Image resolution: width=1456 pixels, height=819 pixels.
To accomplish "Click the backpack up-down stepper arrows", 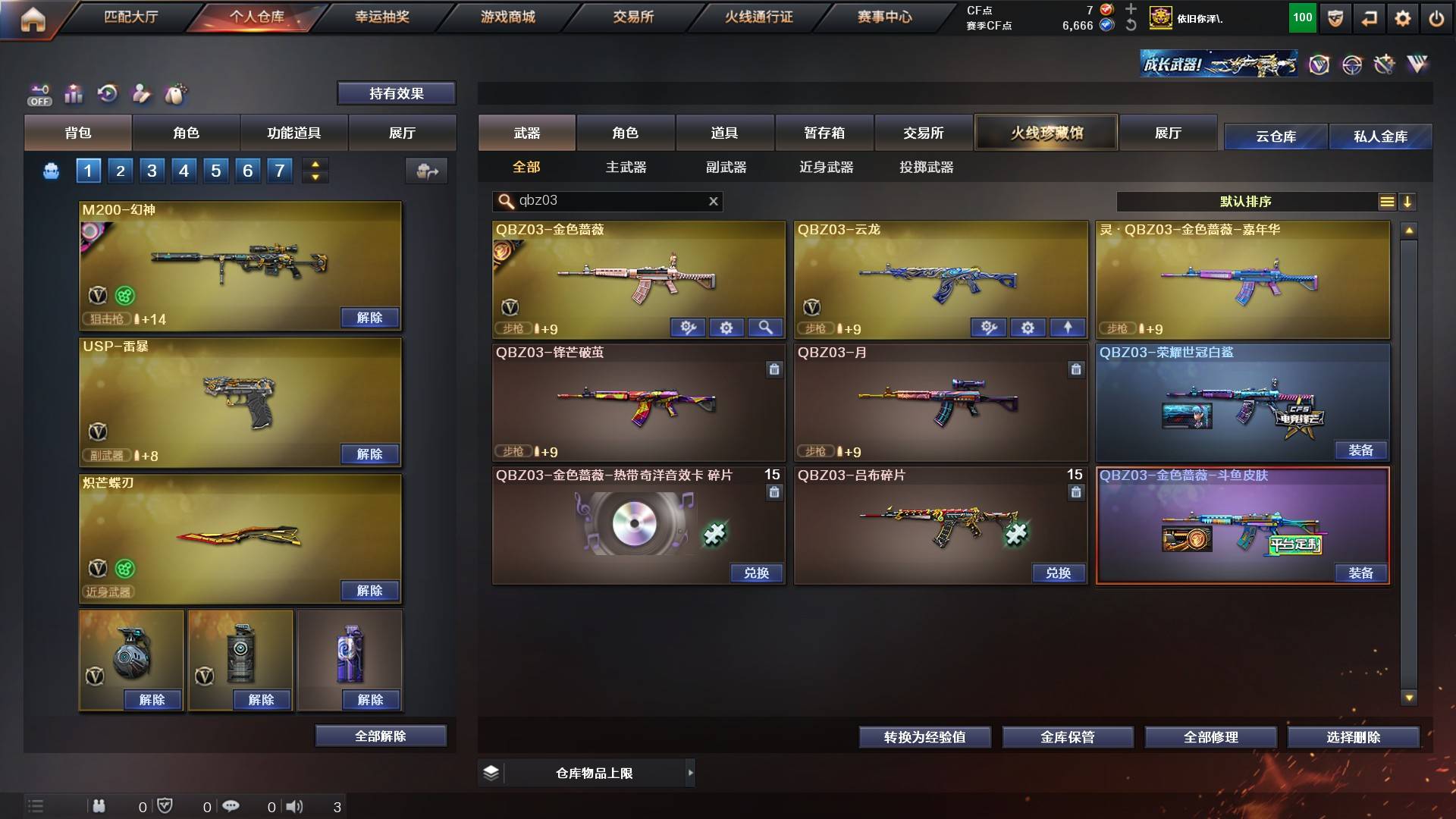I will (315, 171).
